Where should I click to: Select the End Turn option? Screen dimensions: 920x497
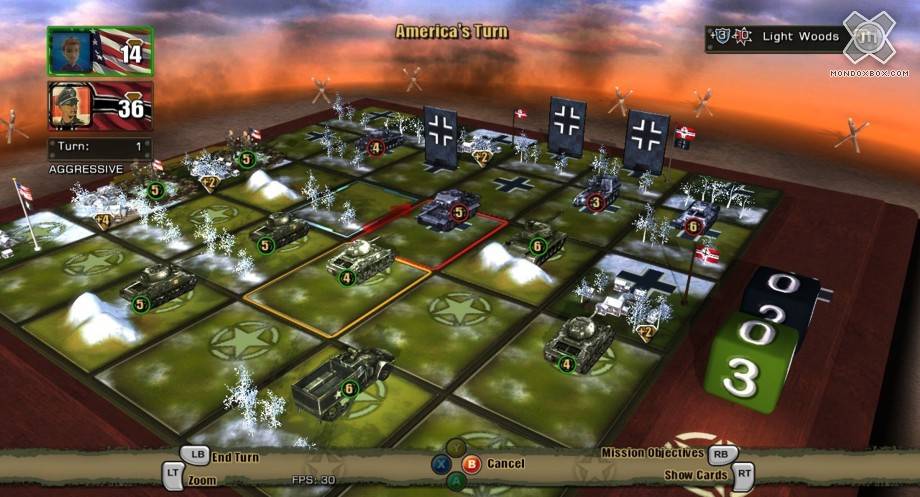coord(234,457)
